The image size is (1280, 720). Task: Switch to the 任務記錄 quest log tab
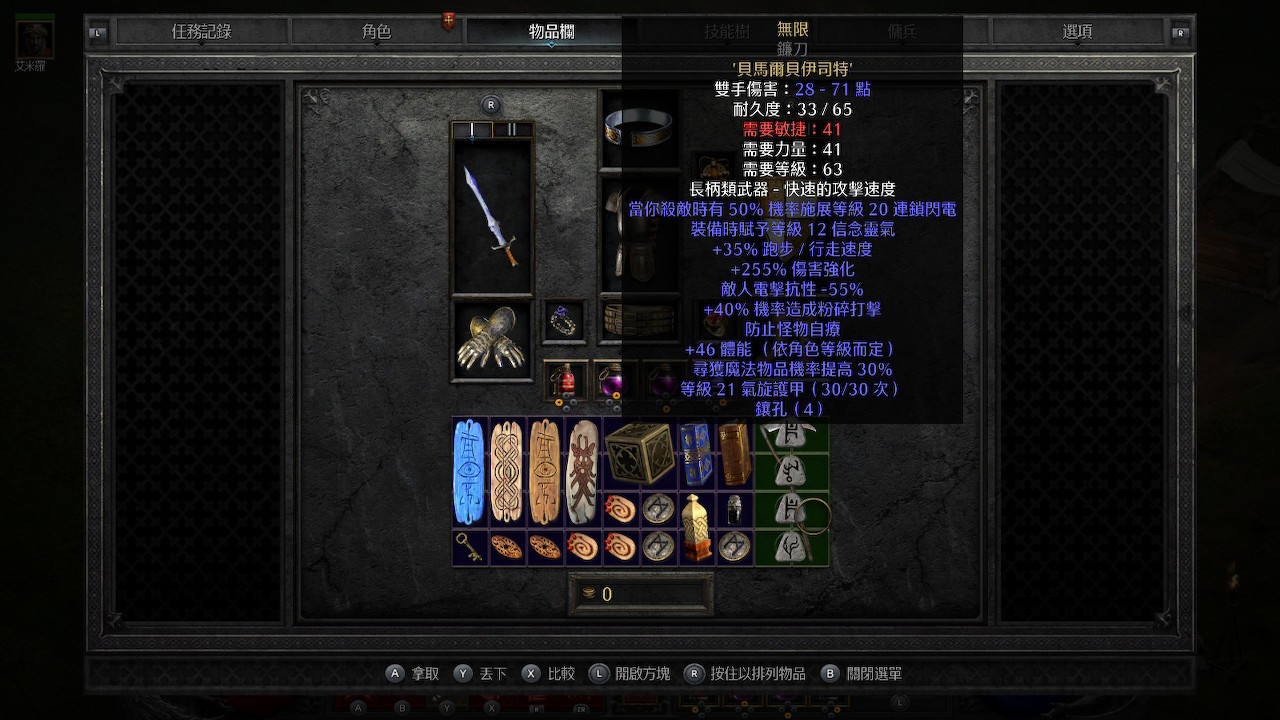201,32
